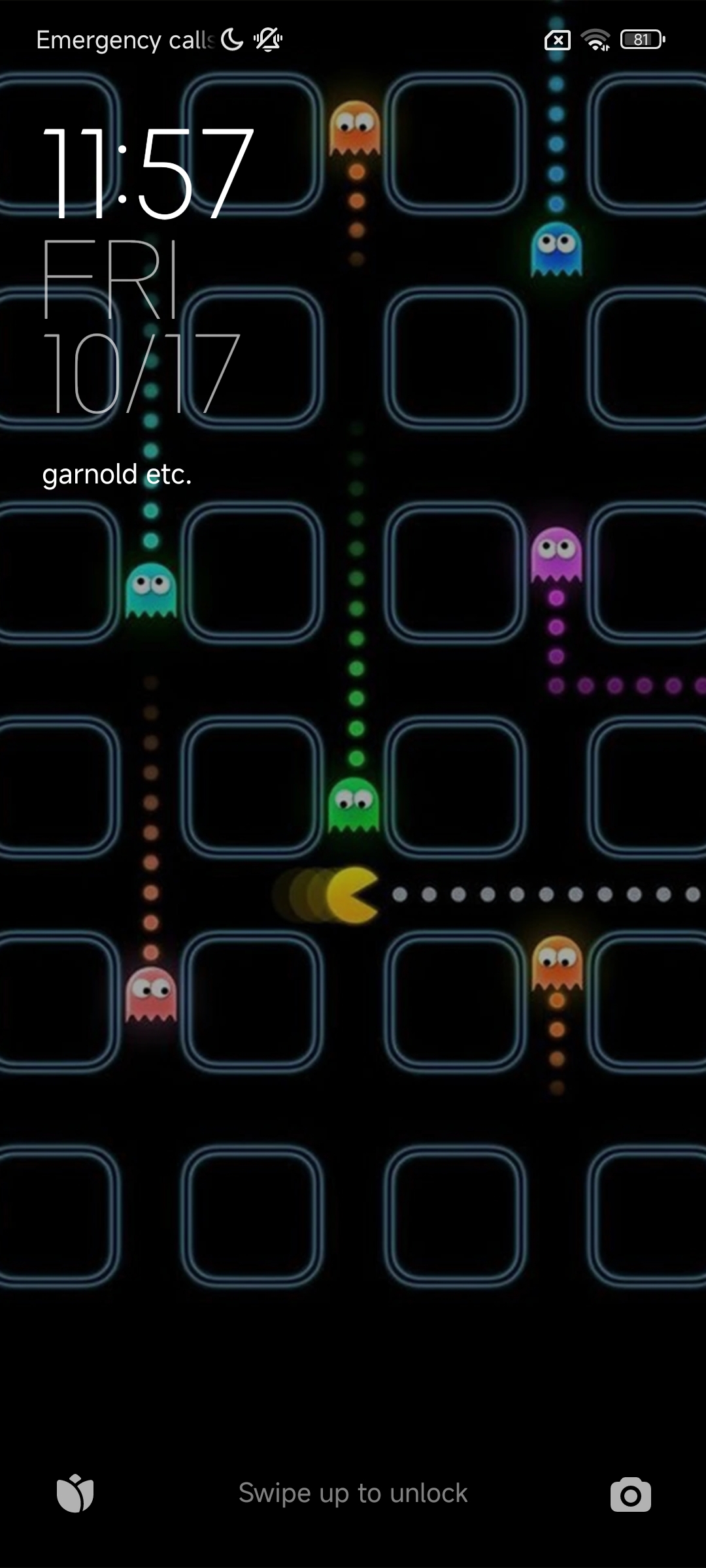Tap the tulip-shaped shortcut icon
This screenshot has width=706, height=1568.
coord(75,1493)
